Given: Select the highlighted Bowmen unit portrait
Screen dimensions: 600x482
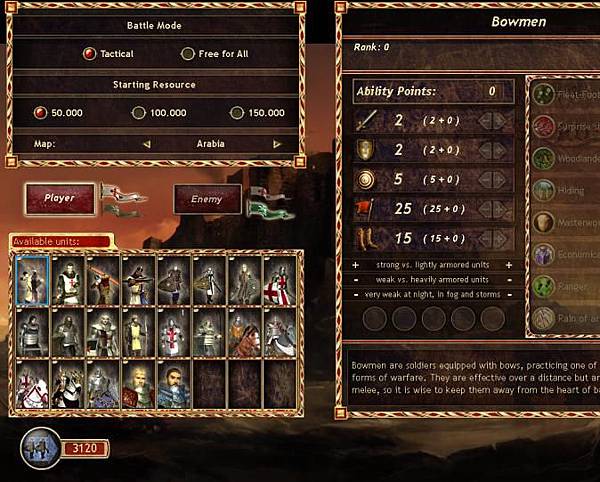Looking at the screenshot, I should [31, 278].
